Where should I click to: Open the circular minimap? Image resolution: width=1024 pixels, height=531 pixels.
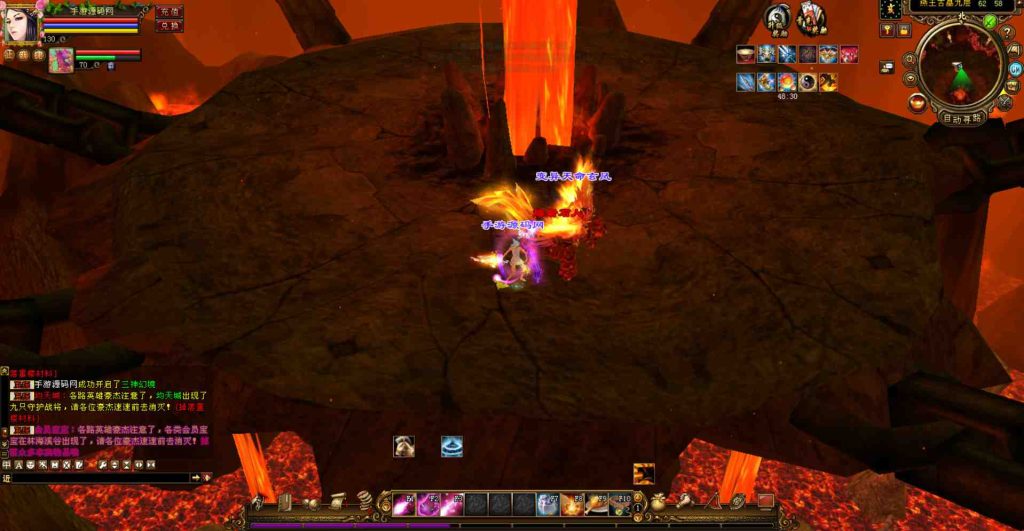[960, 65]
